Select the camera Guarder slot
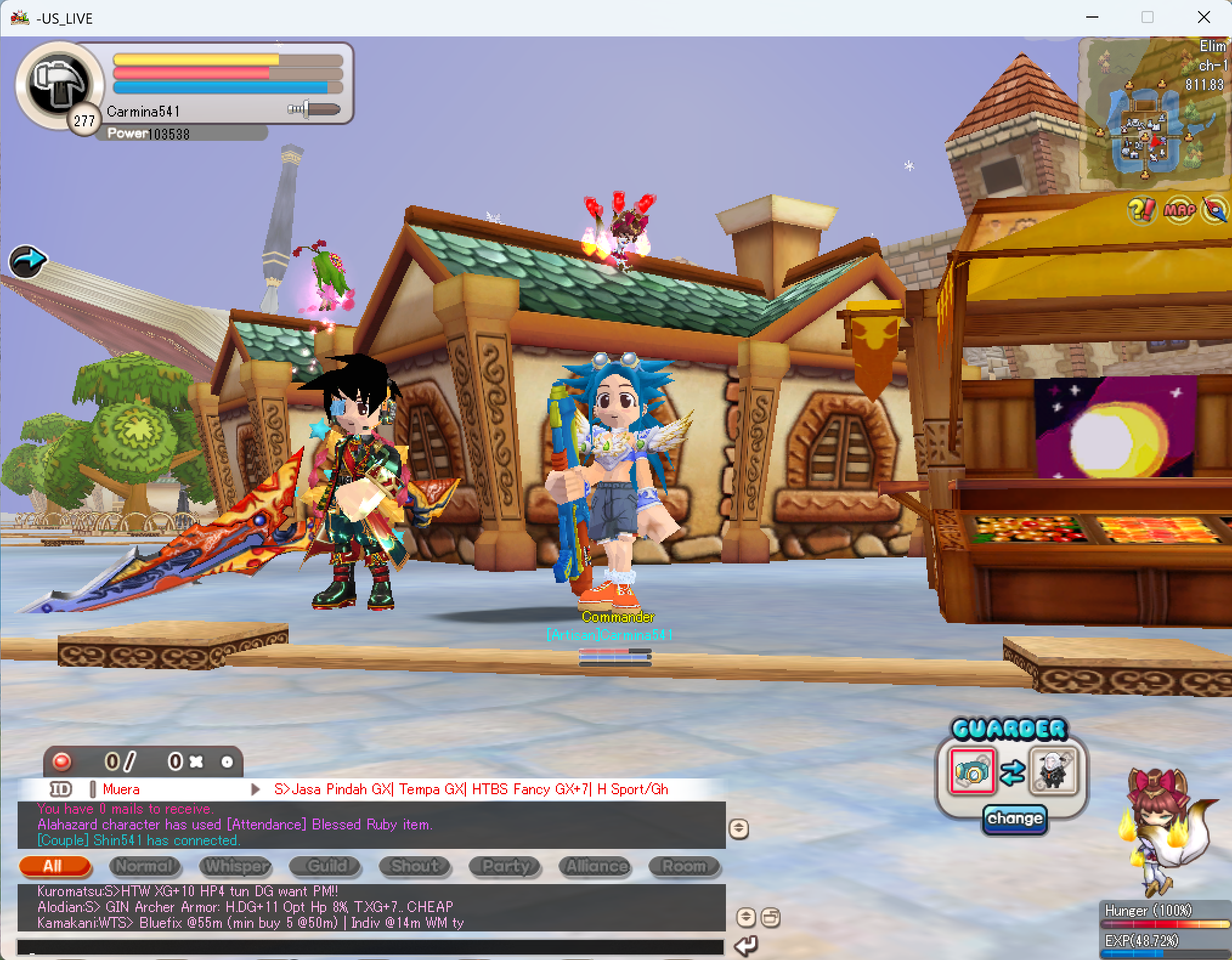 (x=973, y=771)
